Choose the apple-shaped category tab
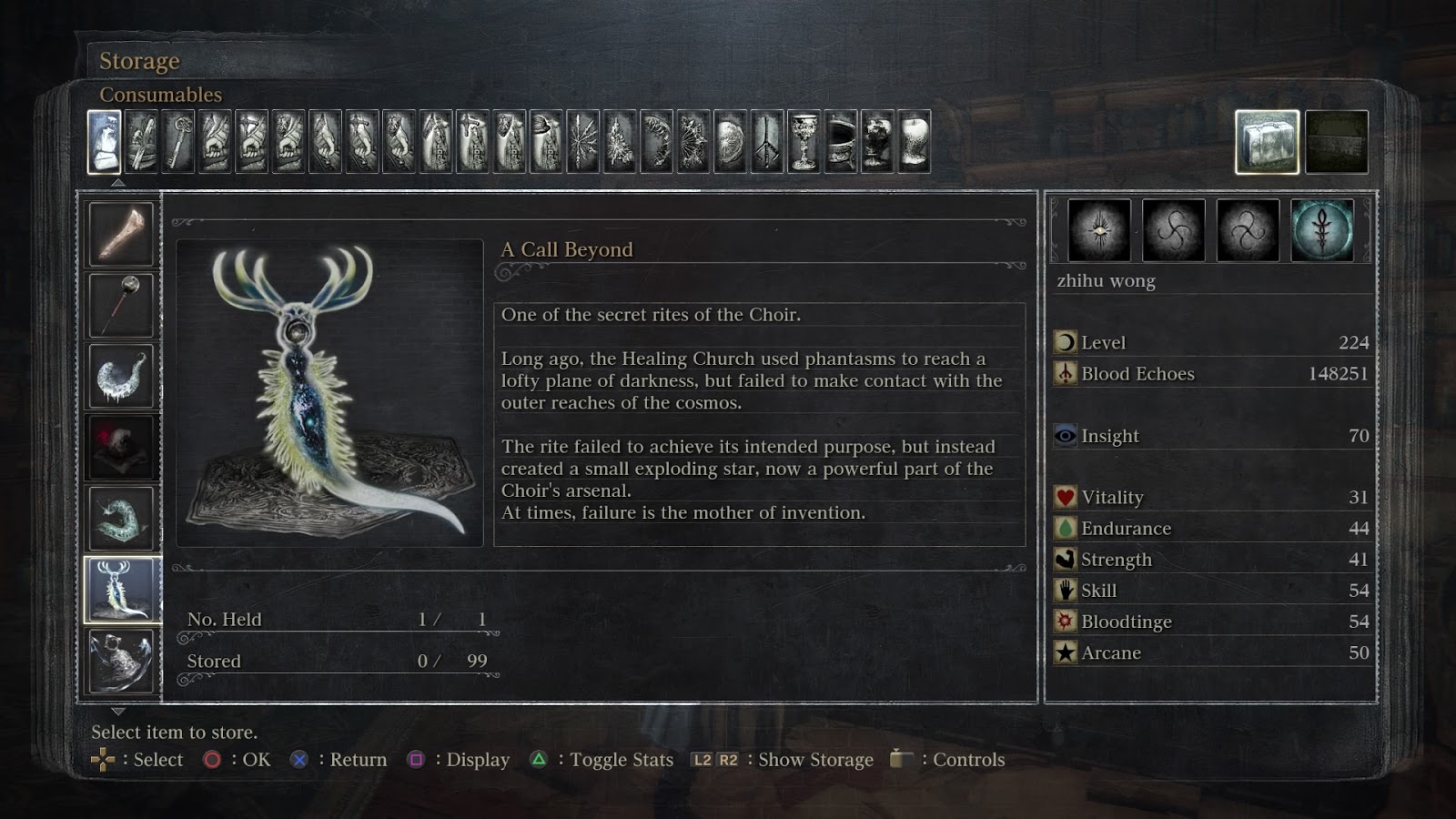The width and height of the screenshot is (1456, 819). pyautogui.click(x=914, y=142)
